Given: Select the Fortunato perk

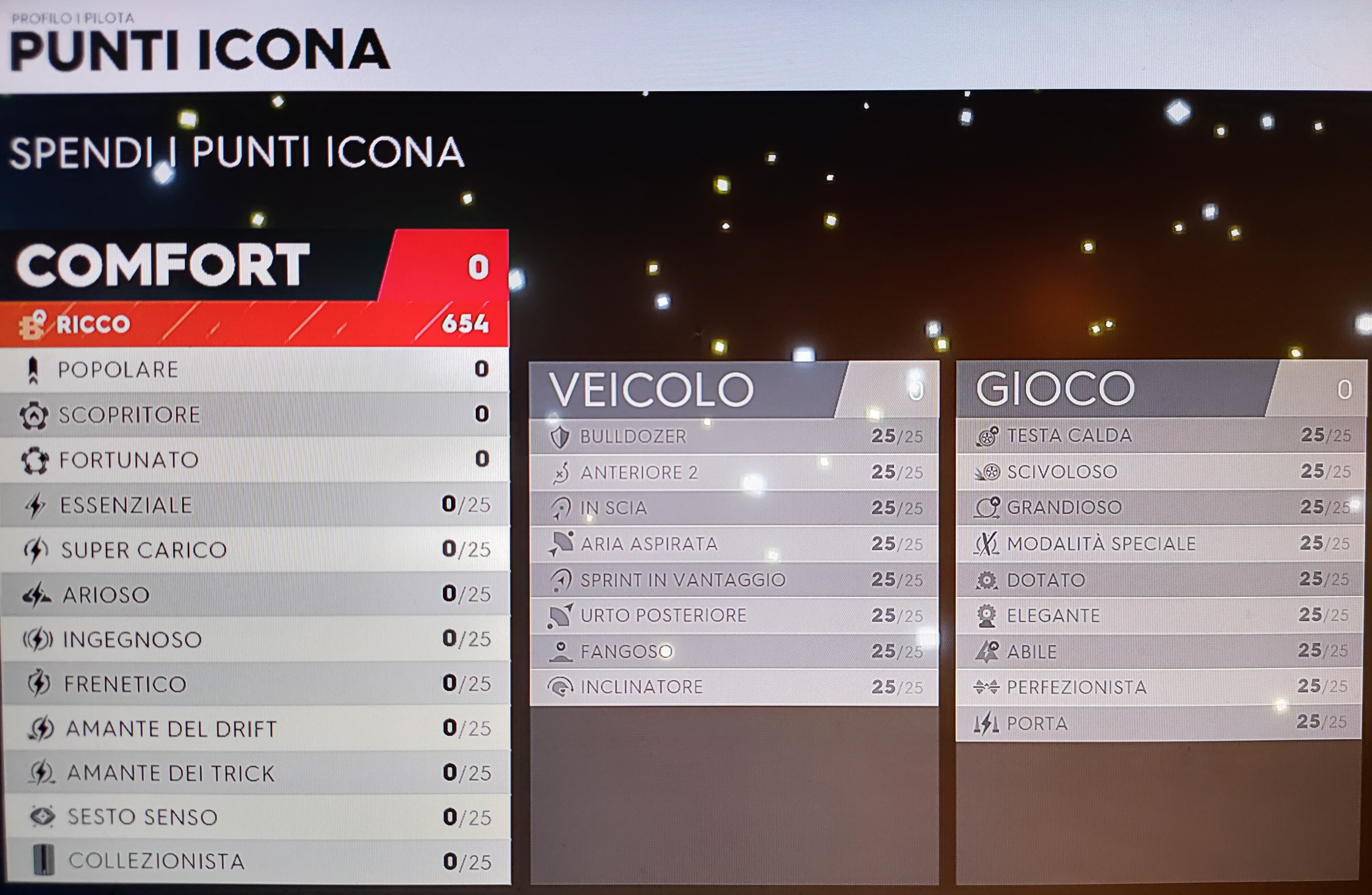Looking at the screenshot, I should coord(254,459).
